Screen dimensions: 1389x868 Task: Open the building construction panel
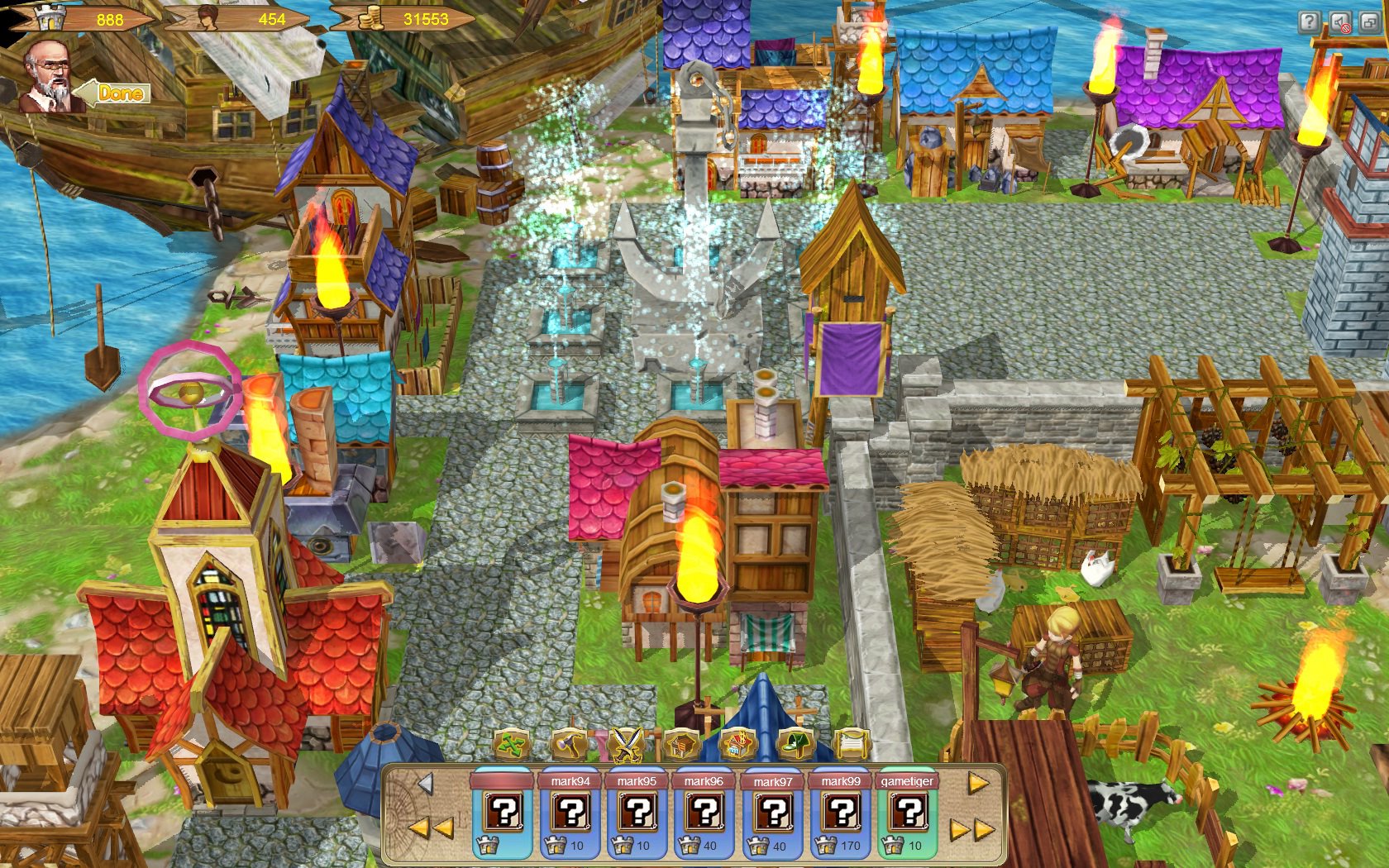pyautogui.click(x=680, y=746)
